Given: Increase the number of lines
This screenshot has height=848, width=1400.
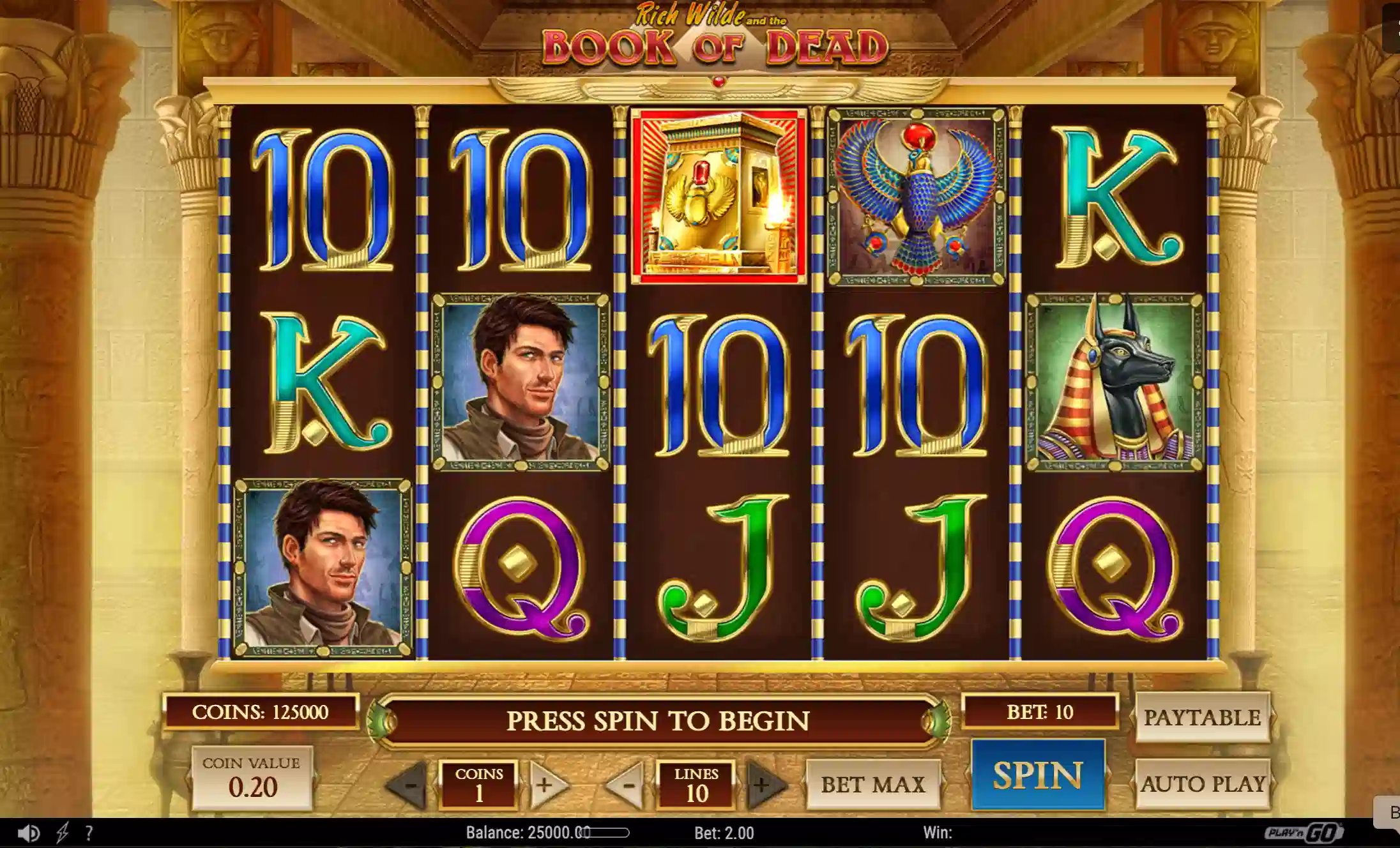Looking at the screenshot, I should pos(764,784).
